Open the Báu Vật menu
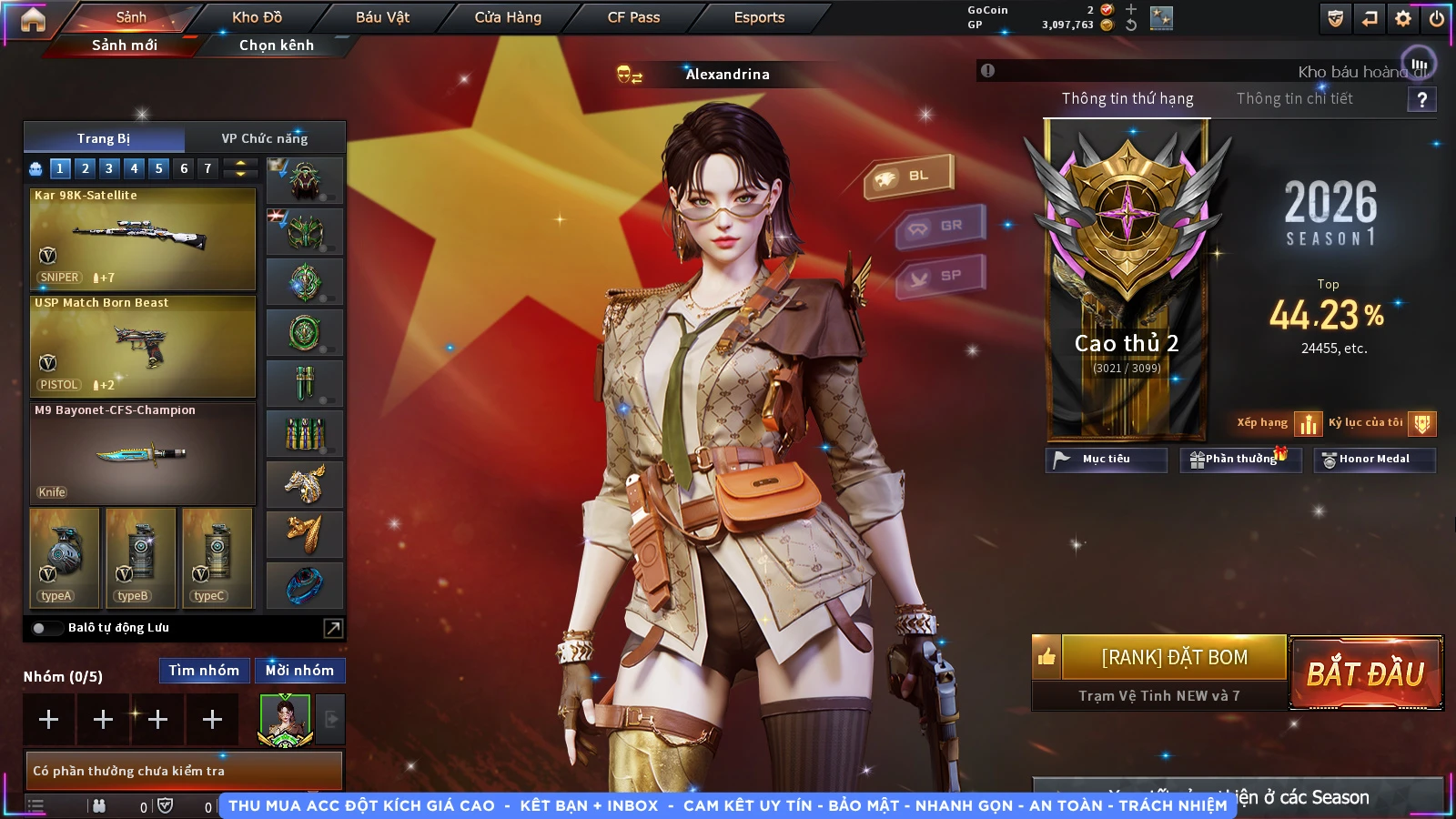 (382, 17)
